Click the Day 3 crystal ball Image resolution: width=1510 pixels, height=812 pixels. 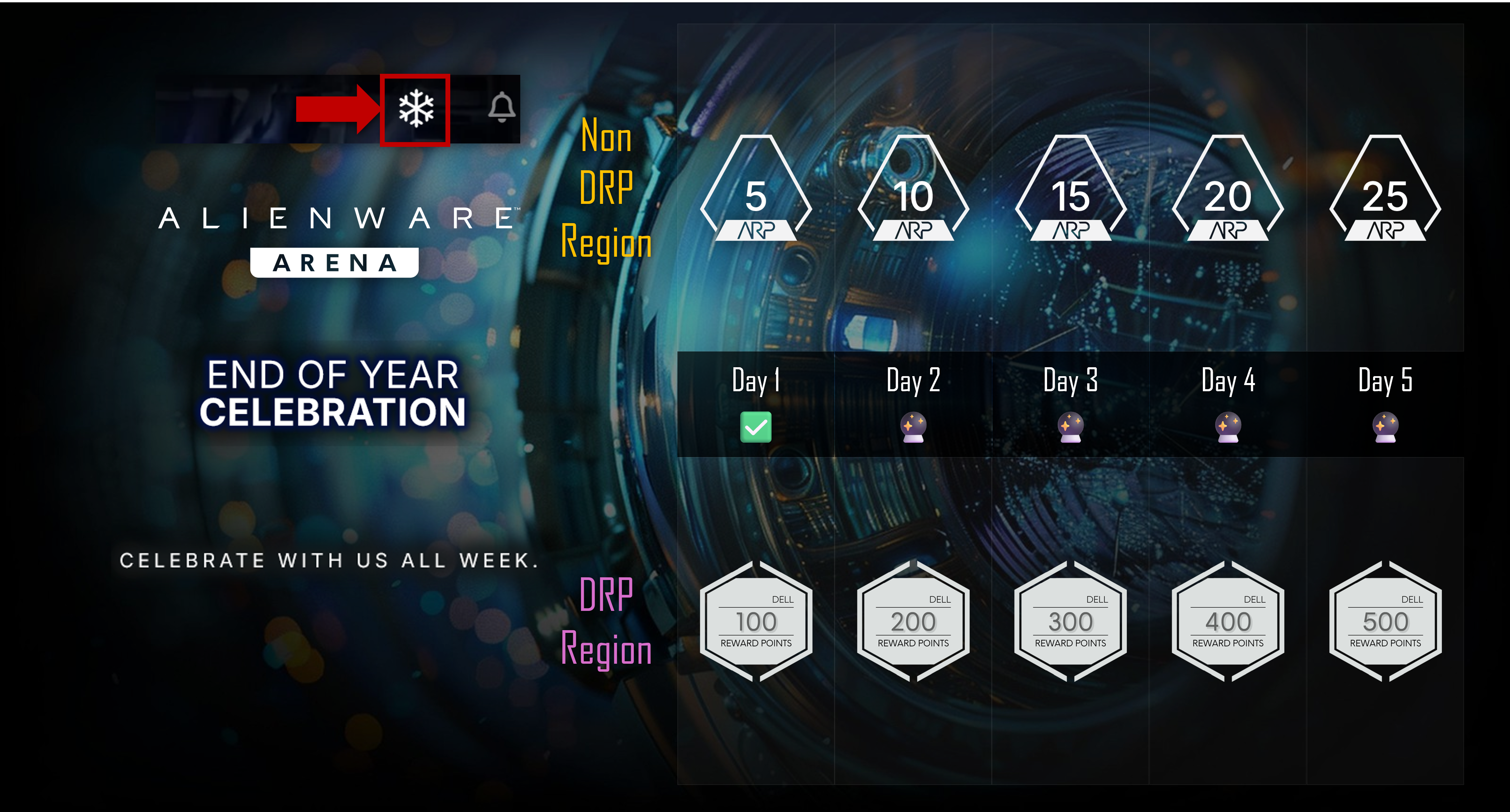point(1070,427)
